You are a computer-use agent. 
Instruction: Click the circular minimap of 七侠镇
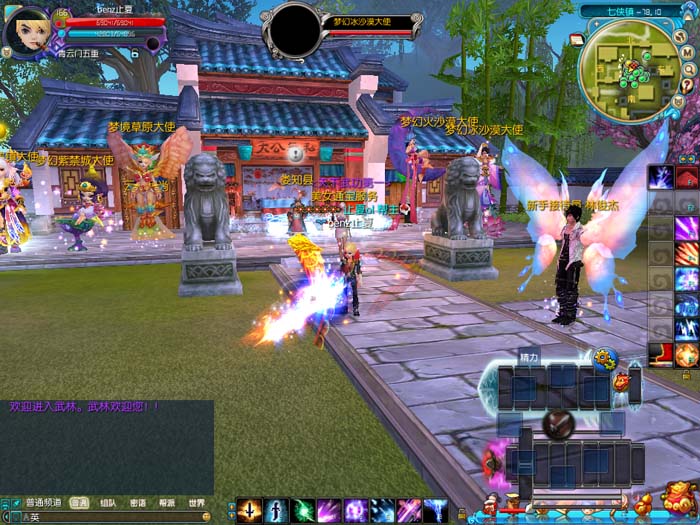coord(630,68)
